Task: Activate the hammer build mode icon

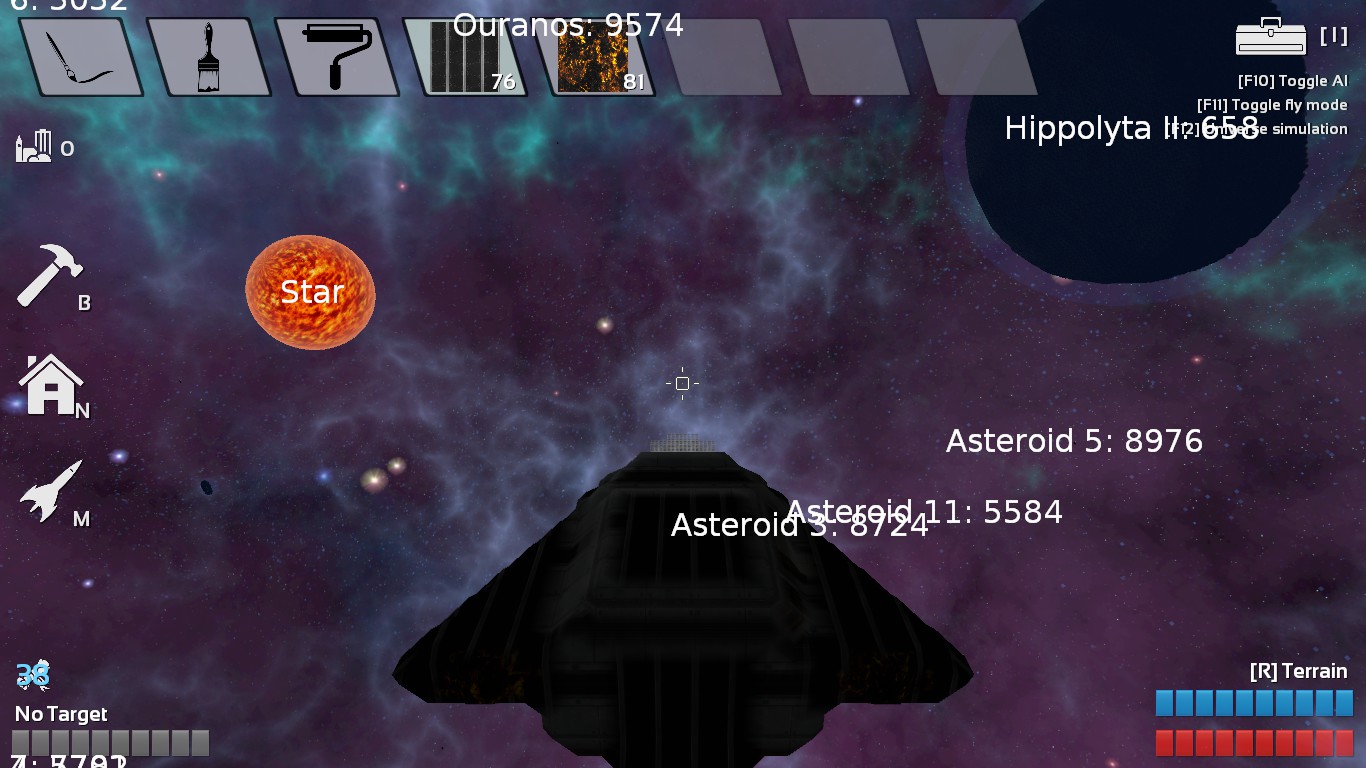Action: pos(50,275)
